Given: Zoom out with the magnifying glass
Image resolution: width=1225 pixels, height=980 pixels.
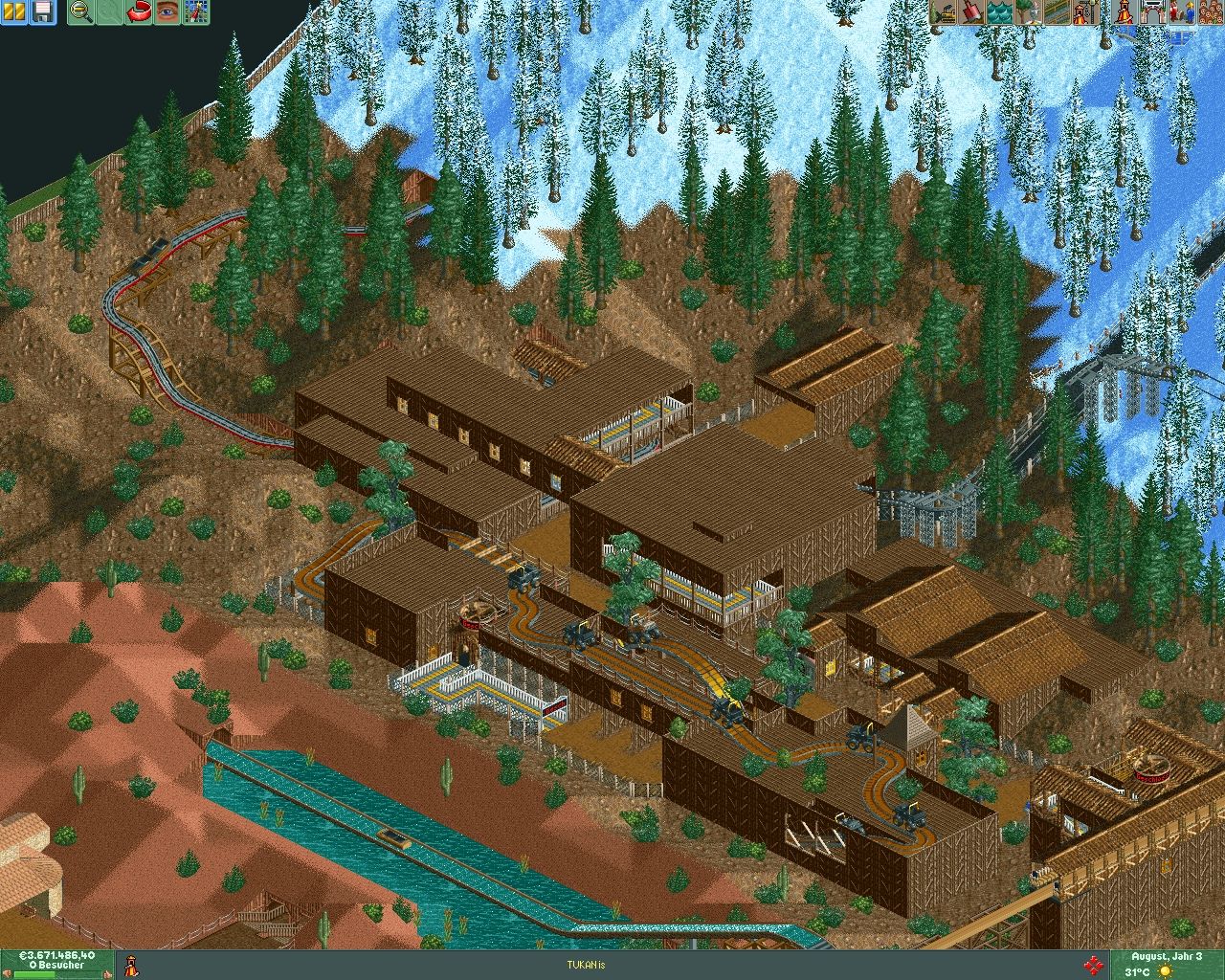Looking at the screenshot, I should pos(82,12).
